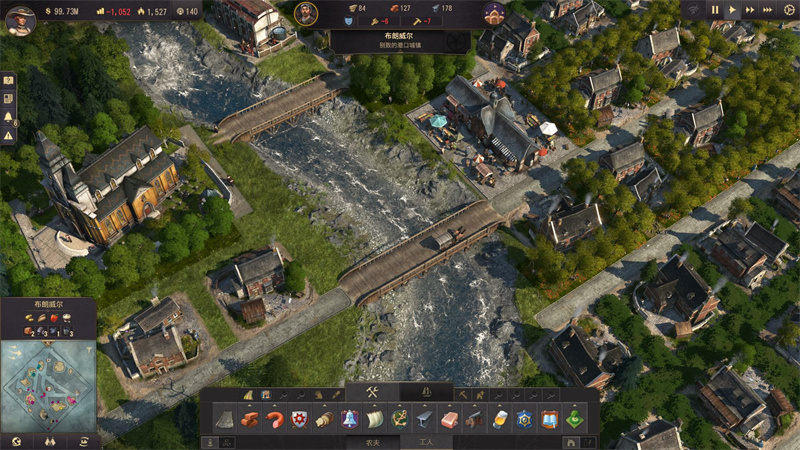The width and height of the screenshot is (800, 450).
Task: Select the open book school item
Action: [x=549, y=419]
